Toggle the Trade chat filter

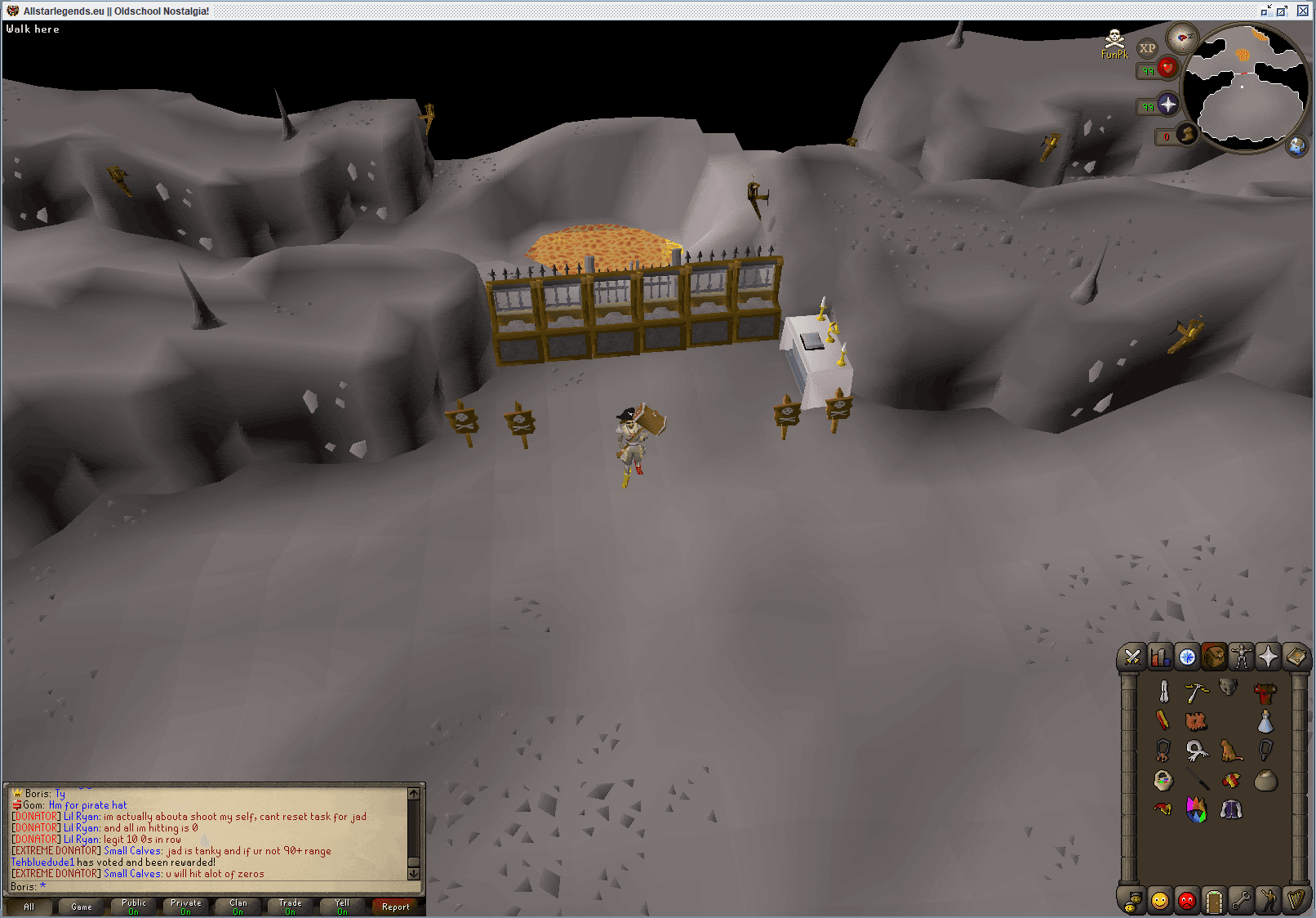[x=289, y=907]
